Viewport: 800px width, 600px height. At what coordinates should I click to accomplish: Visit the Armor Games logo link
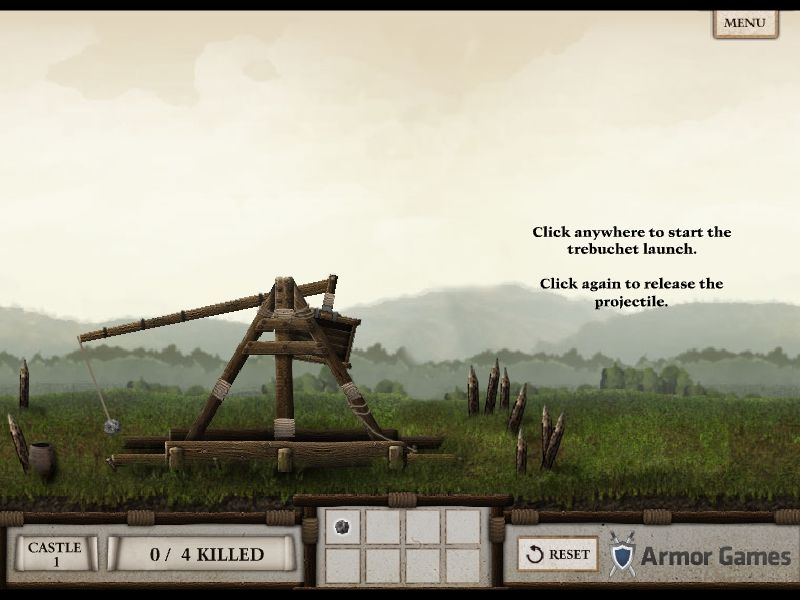coord(700,555)
